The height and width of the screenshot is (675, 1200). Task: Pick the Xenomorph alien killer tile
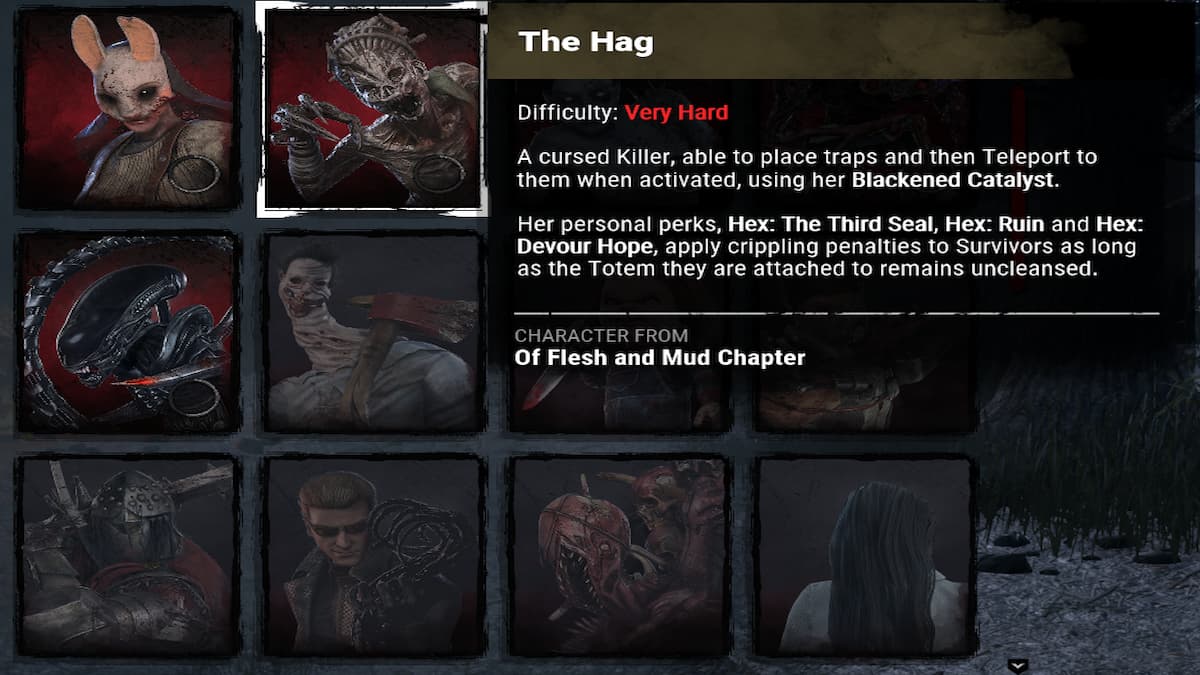[128, 333]
